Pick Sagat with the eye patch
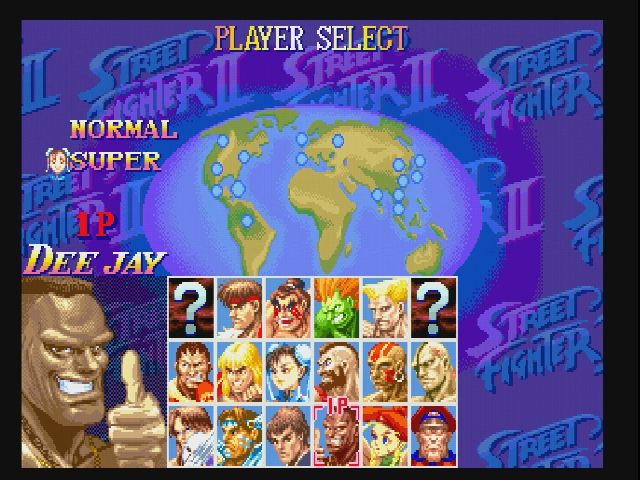Image resolution: width=640 pixels, height=480 pixels. coord(433,371)
